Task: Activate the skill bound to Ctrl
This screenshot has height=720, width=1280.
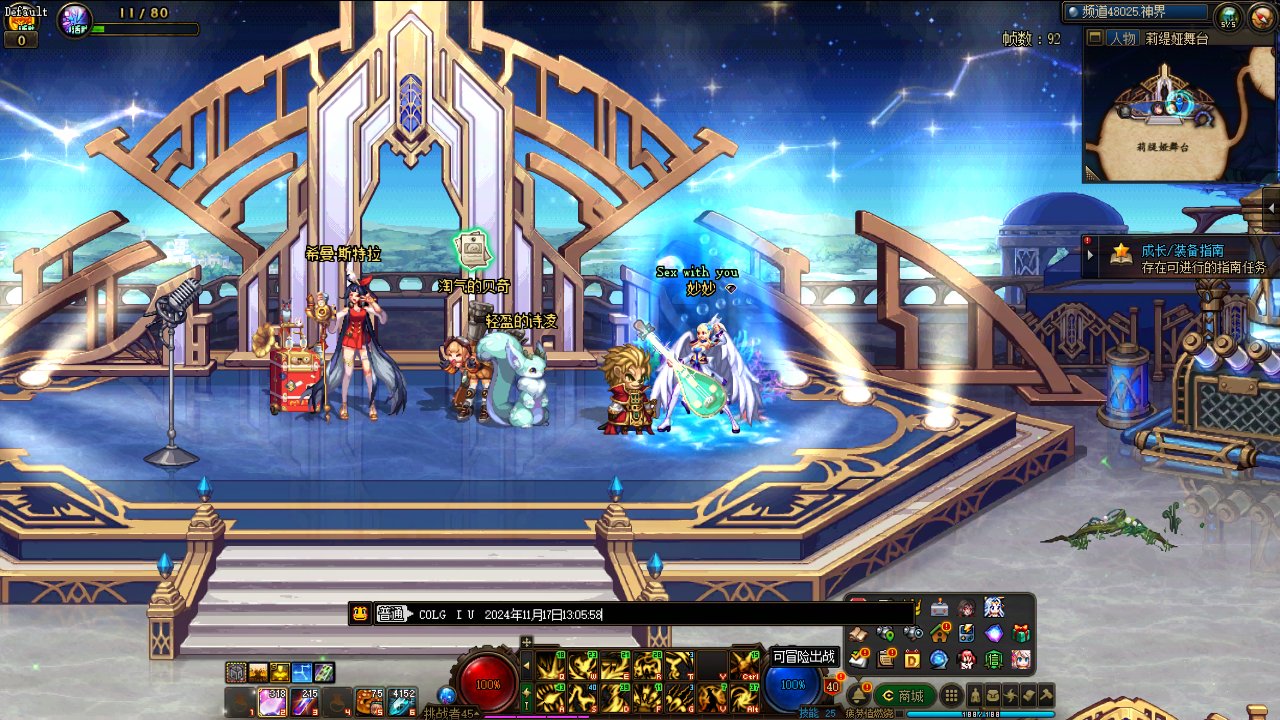Action: click(x=743, y=666)
